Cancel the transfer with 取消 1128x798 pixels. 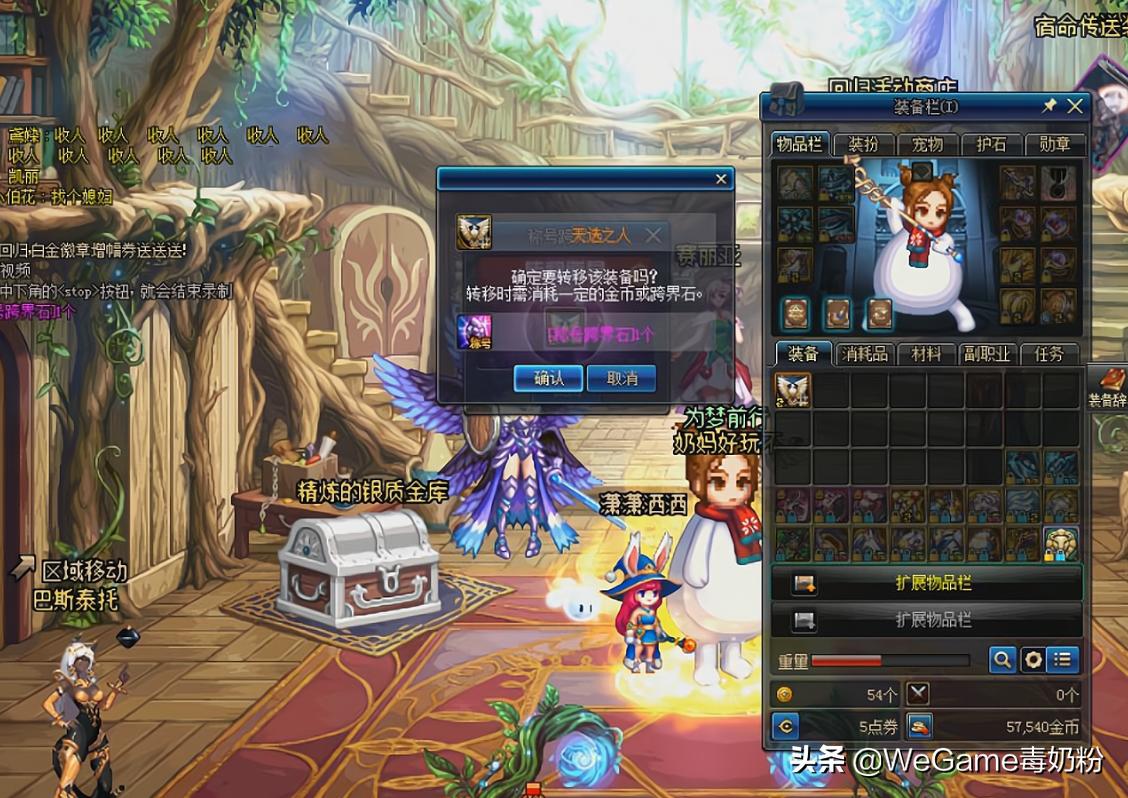click(x=622, y=378)
